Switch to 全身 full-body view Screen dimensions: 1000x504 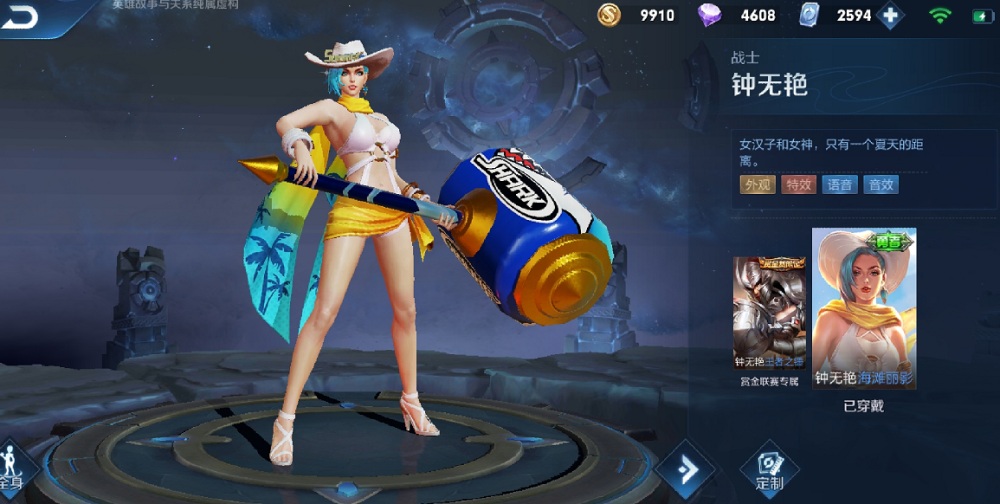(14, 468)
